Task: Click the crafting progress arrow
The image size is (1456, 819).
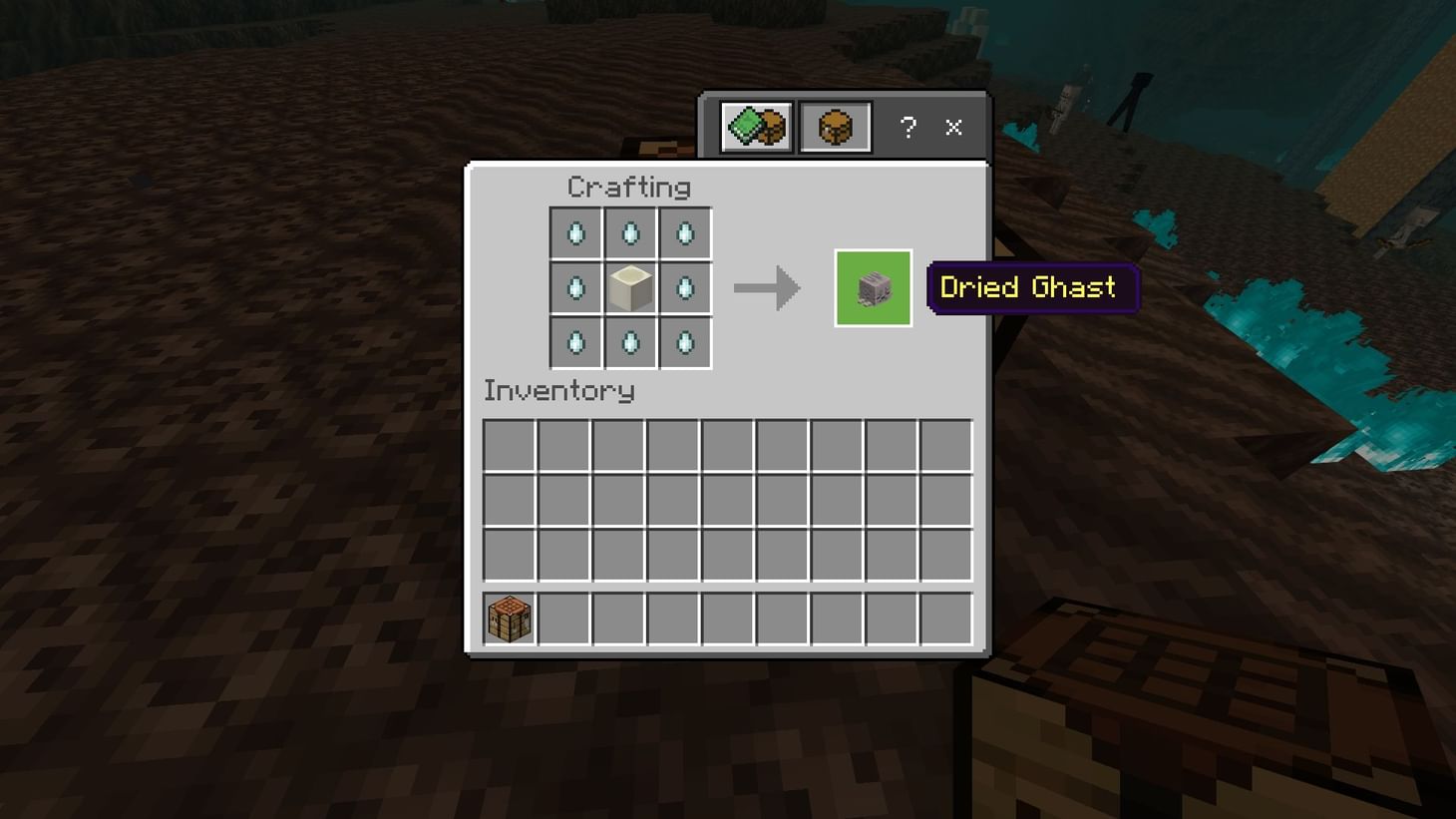Action: [767, 287]
